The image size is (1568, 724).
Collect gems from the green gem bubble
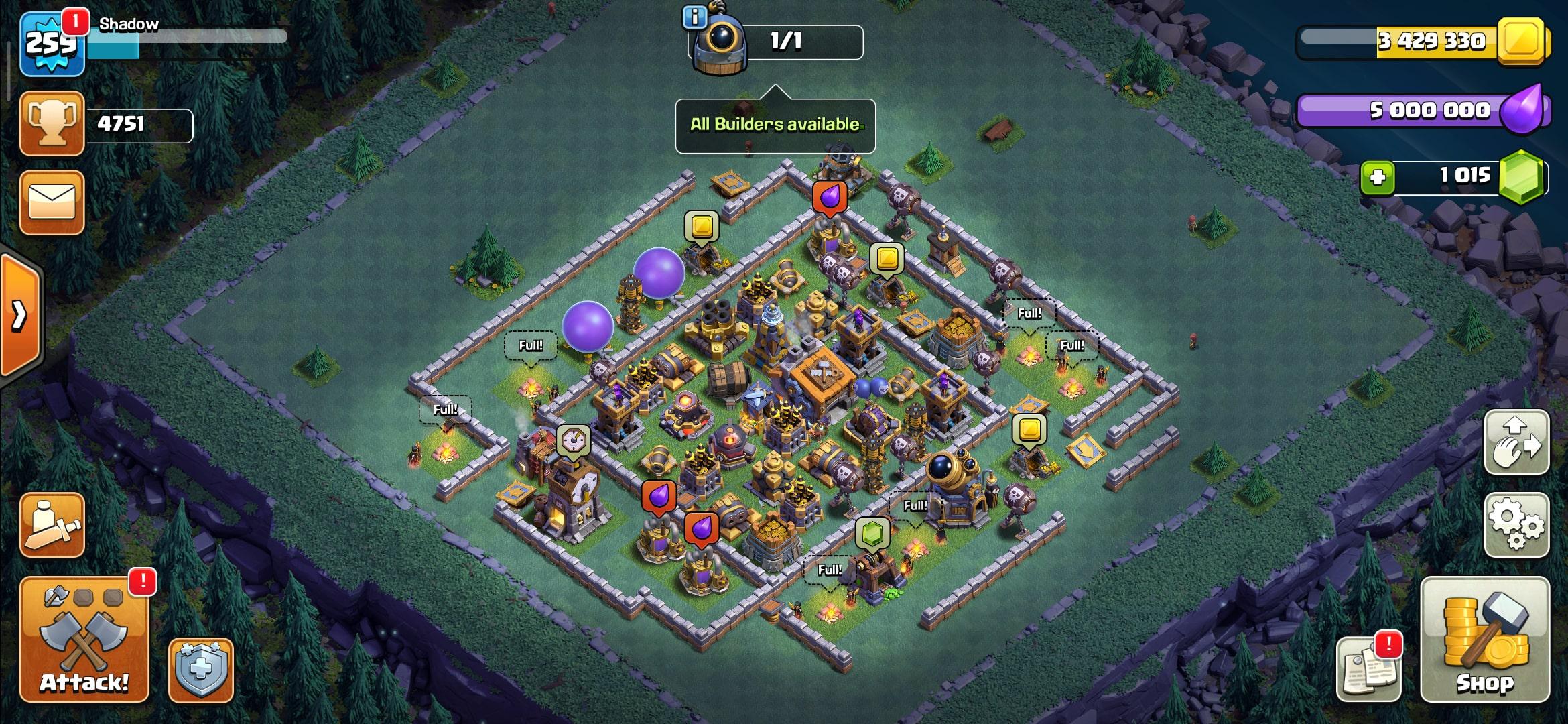(872, 534)
